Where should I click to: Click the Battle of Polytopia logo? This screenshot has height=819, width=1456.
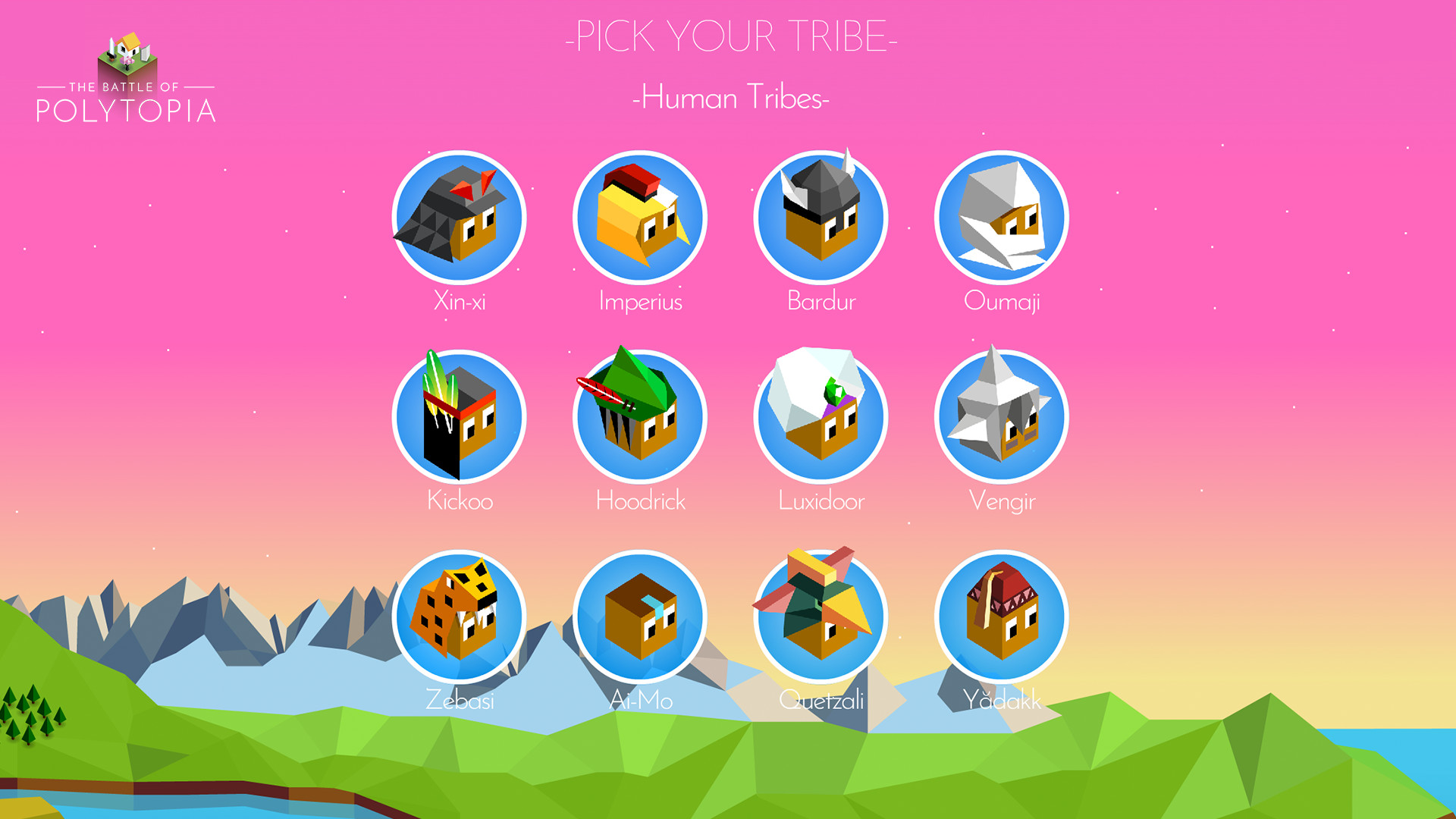pyautogui.click(x=127, y=76)
